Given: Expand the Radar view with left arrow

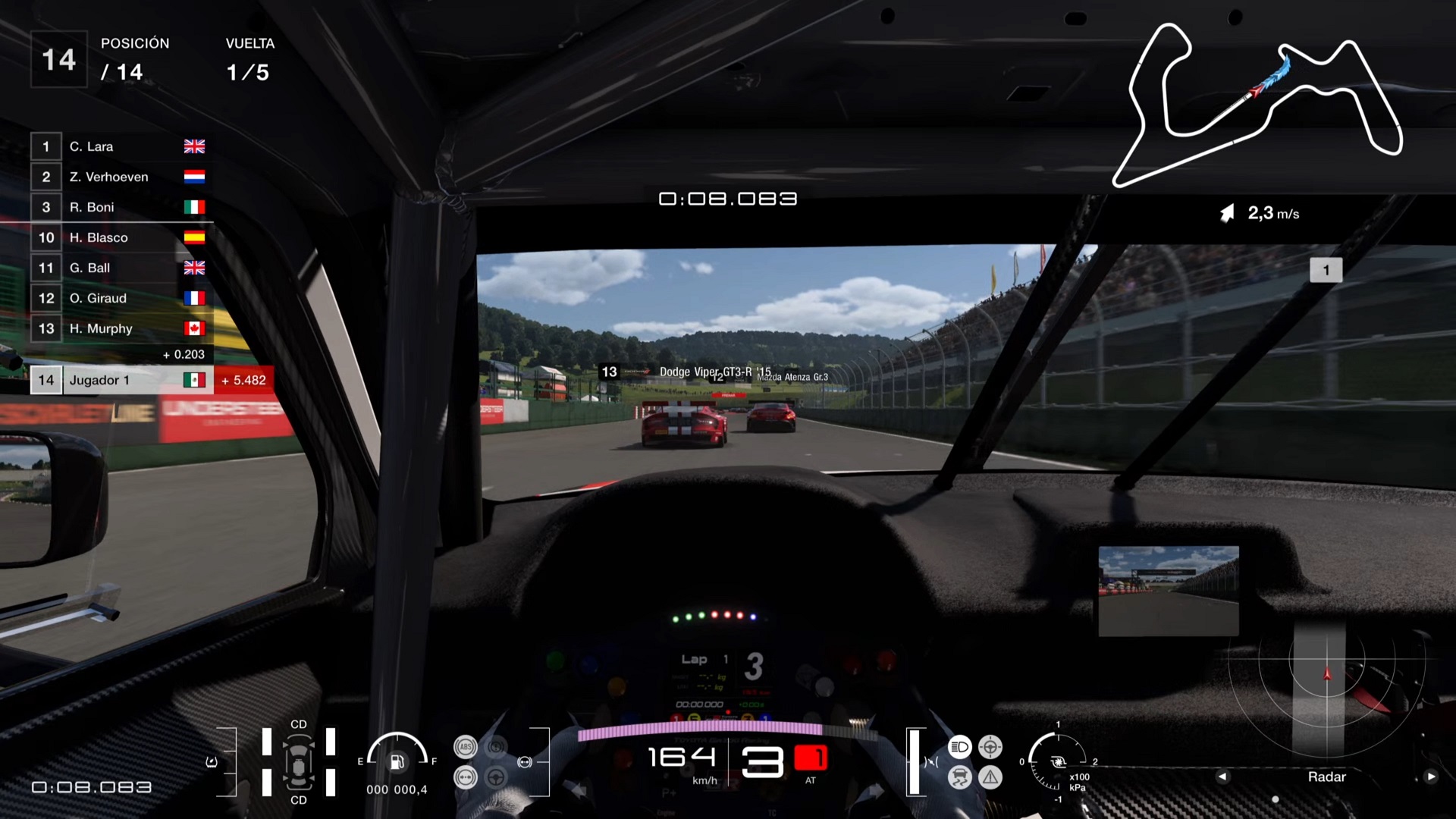Looking at the screenshot, I should (x=1224, y=777).
